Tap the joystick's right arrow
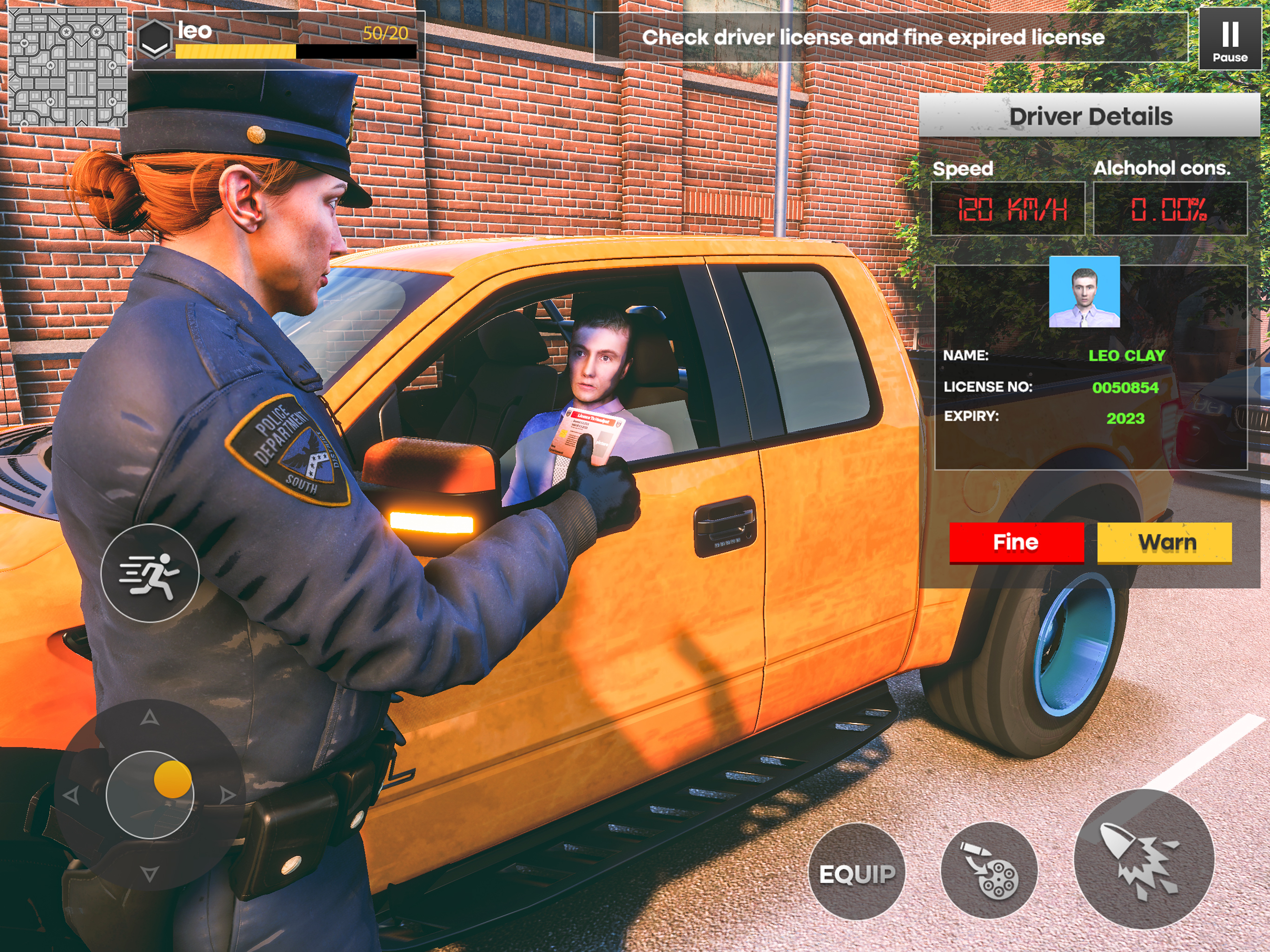The height and width of the screenshot is (952, 1270). (228, 795)
